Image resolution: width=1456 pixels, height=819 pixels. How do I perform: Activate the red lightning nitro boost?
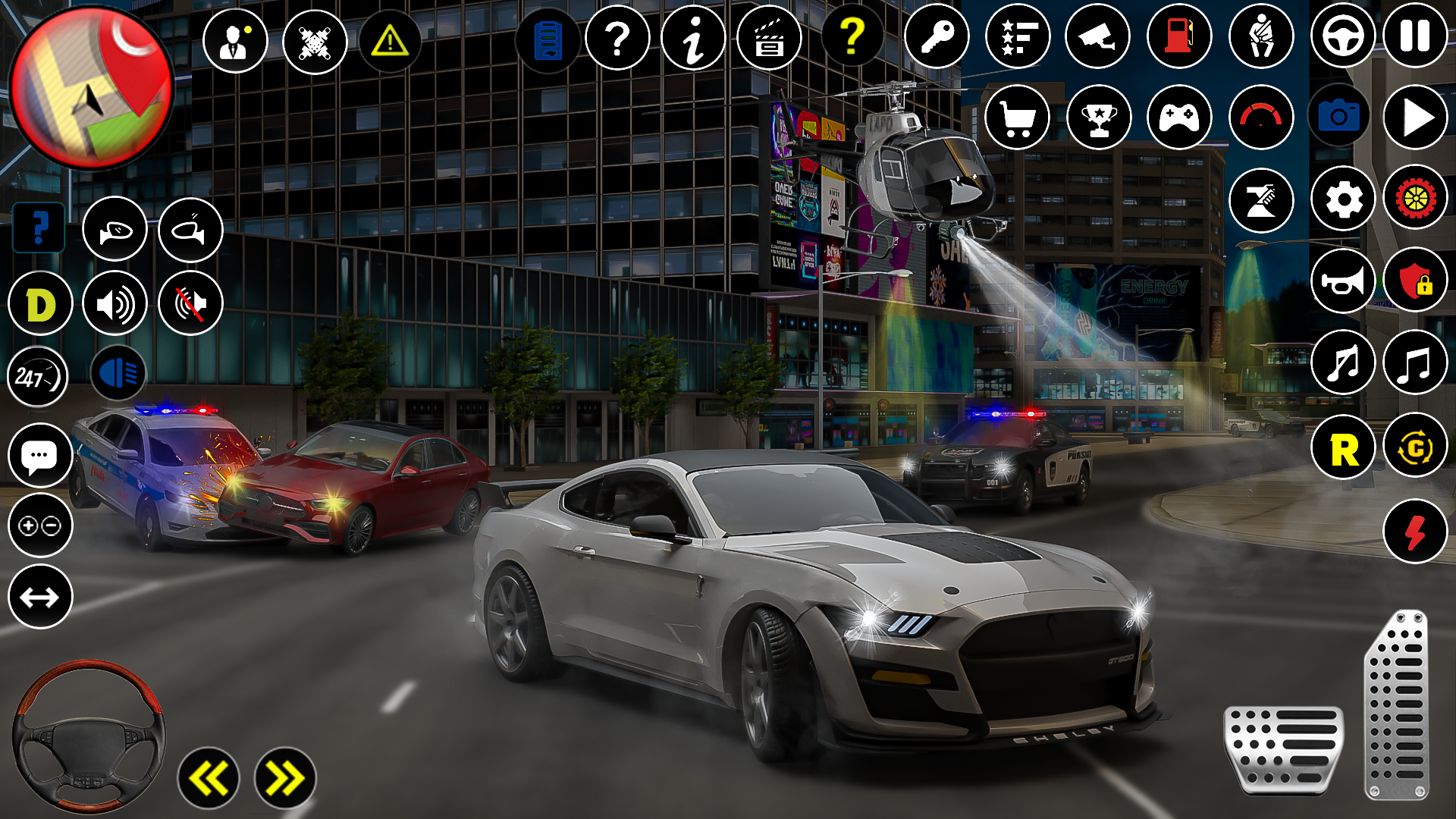pyautogui.click(x=1415, y=532)
